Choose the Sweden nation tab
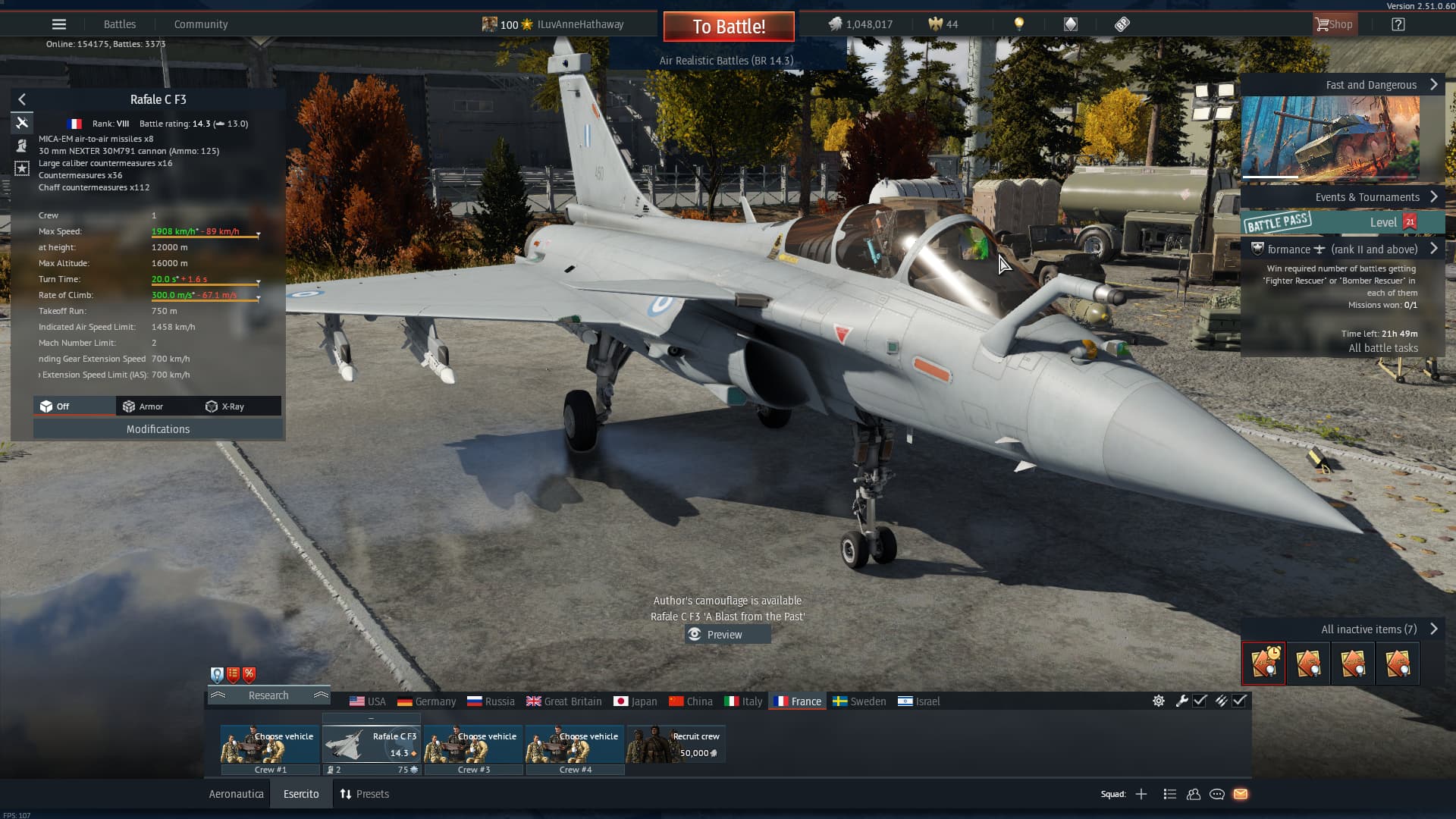1456x819 pixels. pos(859,701)
